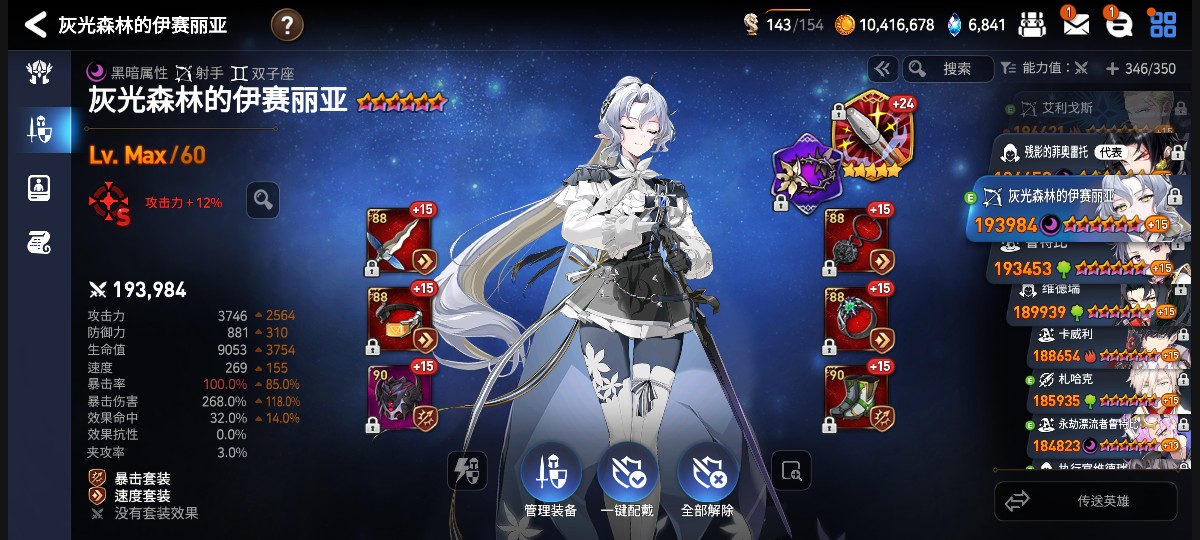1200x540 pixels.
Task: Select the equipped necklace slot
Action: tap(857, 241)
